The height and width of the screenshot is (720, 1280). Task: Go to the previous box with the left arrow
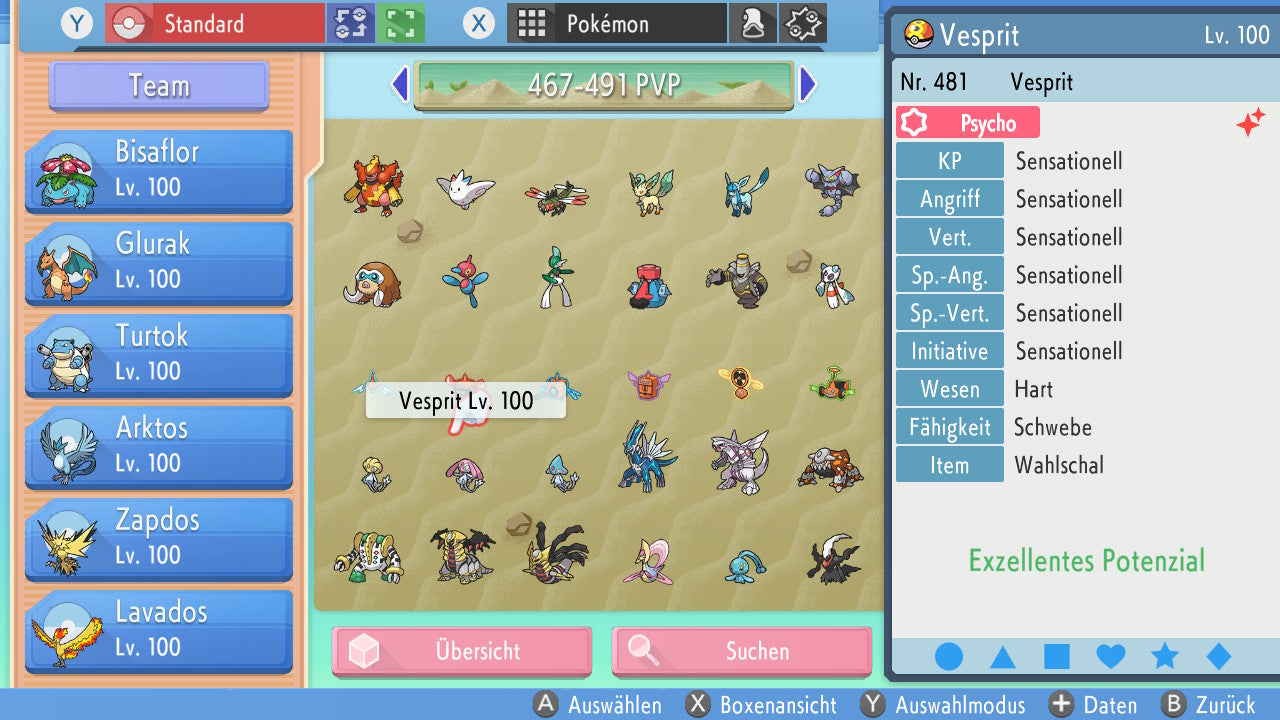coord(399,85)
